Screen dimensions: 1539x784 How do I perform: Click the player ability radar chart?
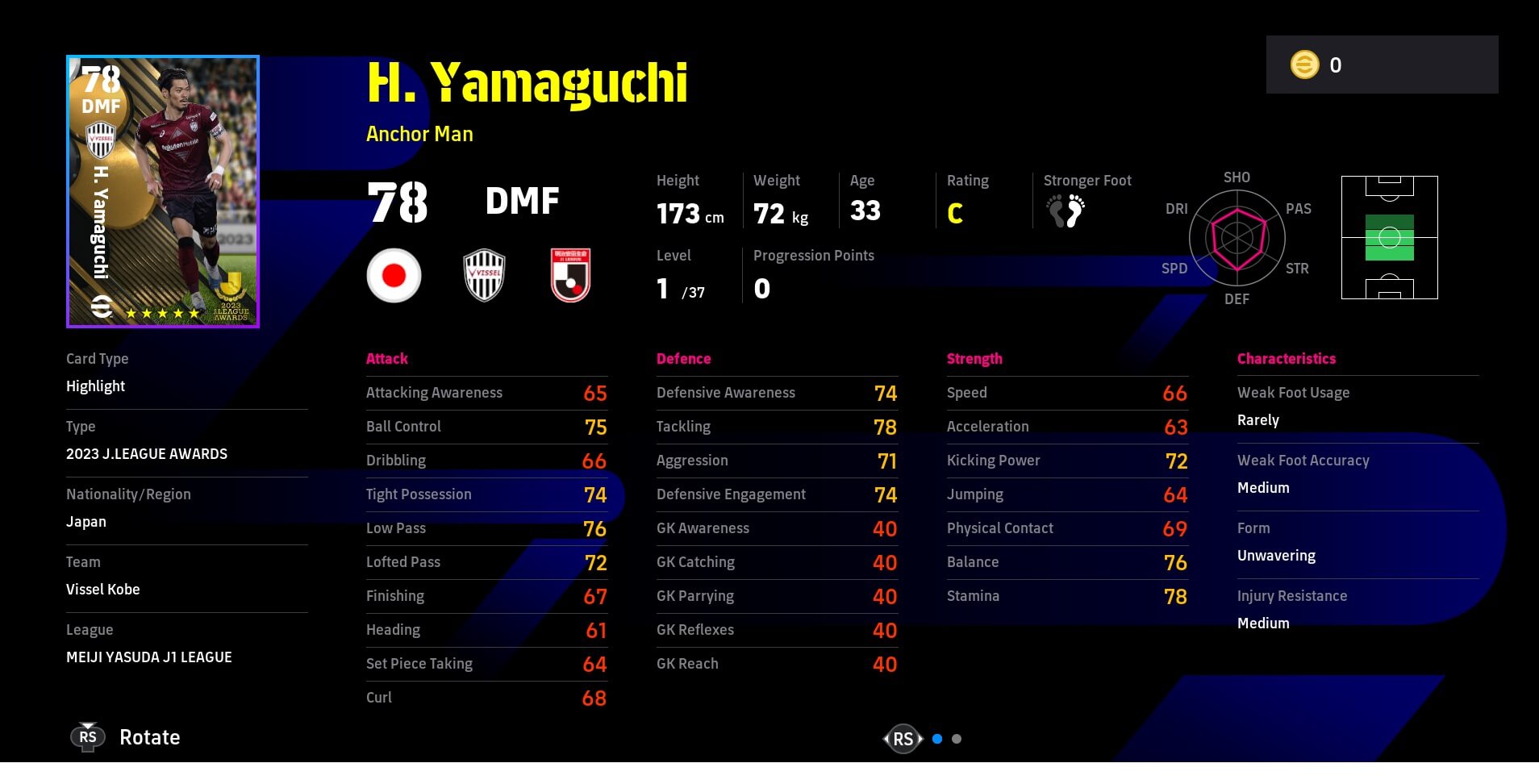[x=1237, y=238]
